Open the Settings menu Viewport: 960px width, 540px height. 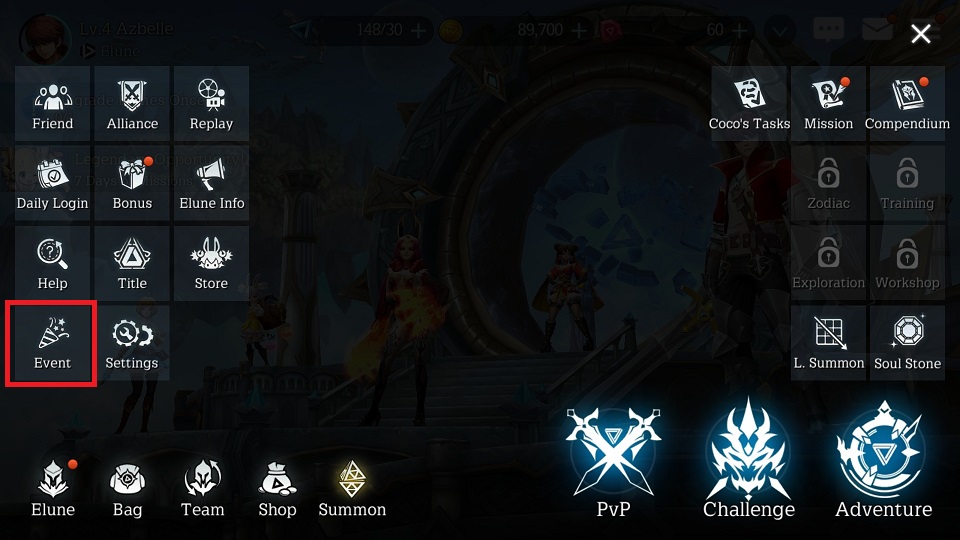point(132,343)
